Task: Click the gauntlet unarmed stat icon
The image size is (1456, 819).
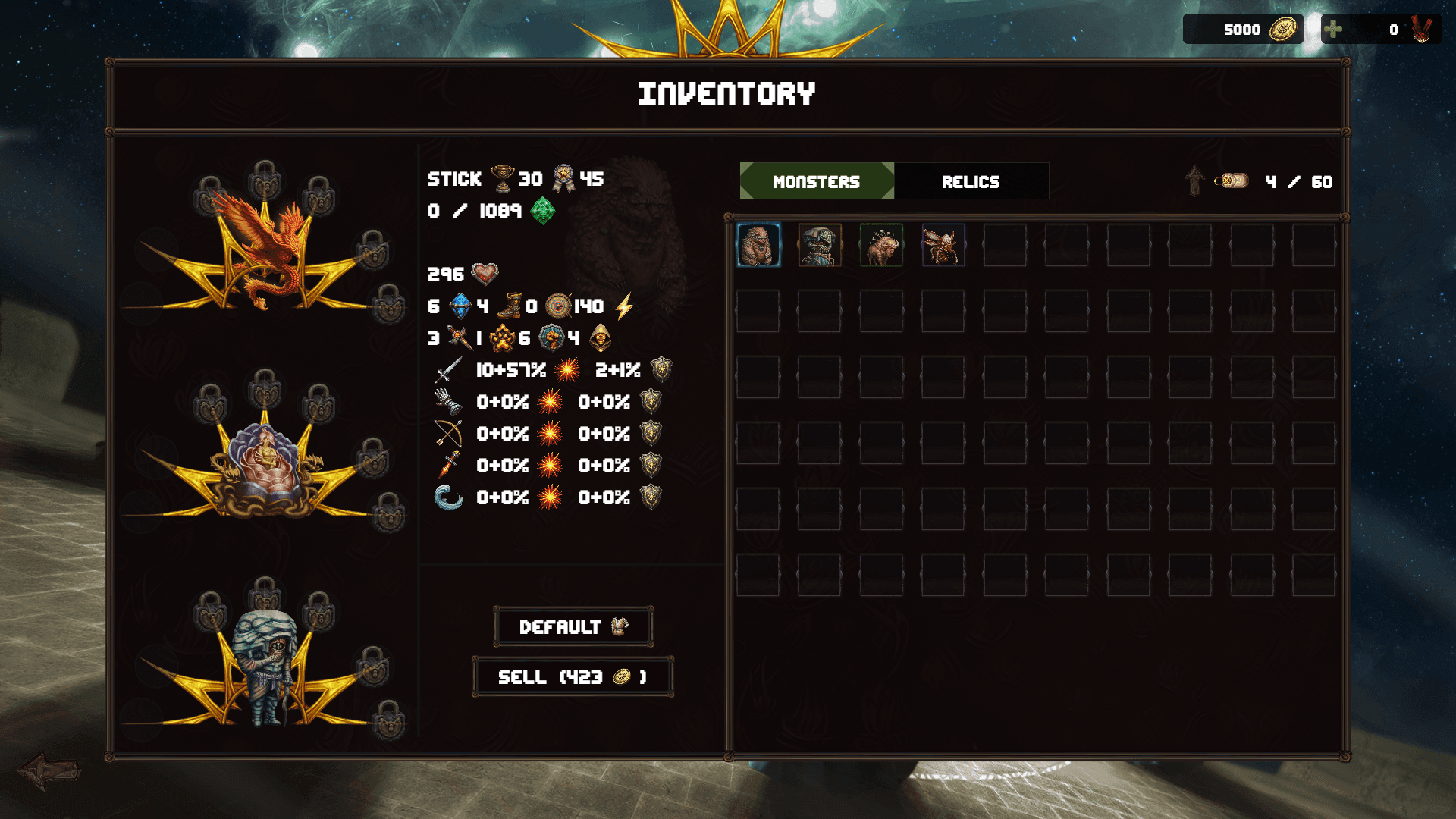Action: (449, 402)
